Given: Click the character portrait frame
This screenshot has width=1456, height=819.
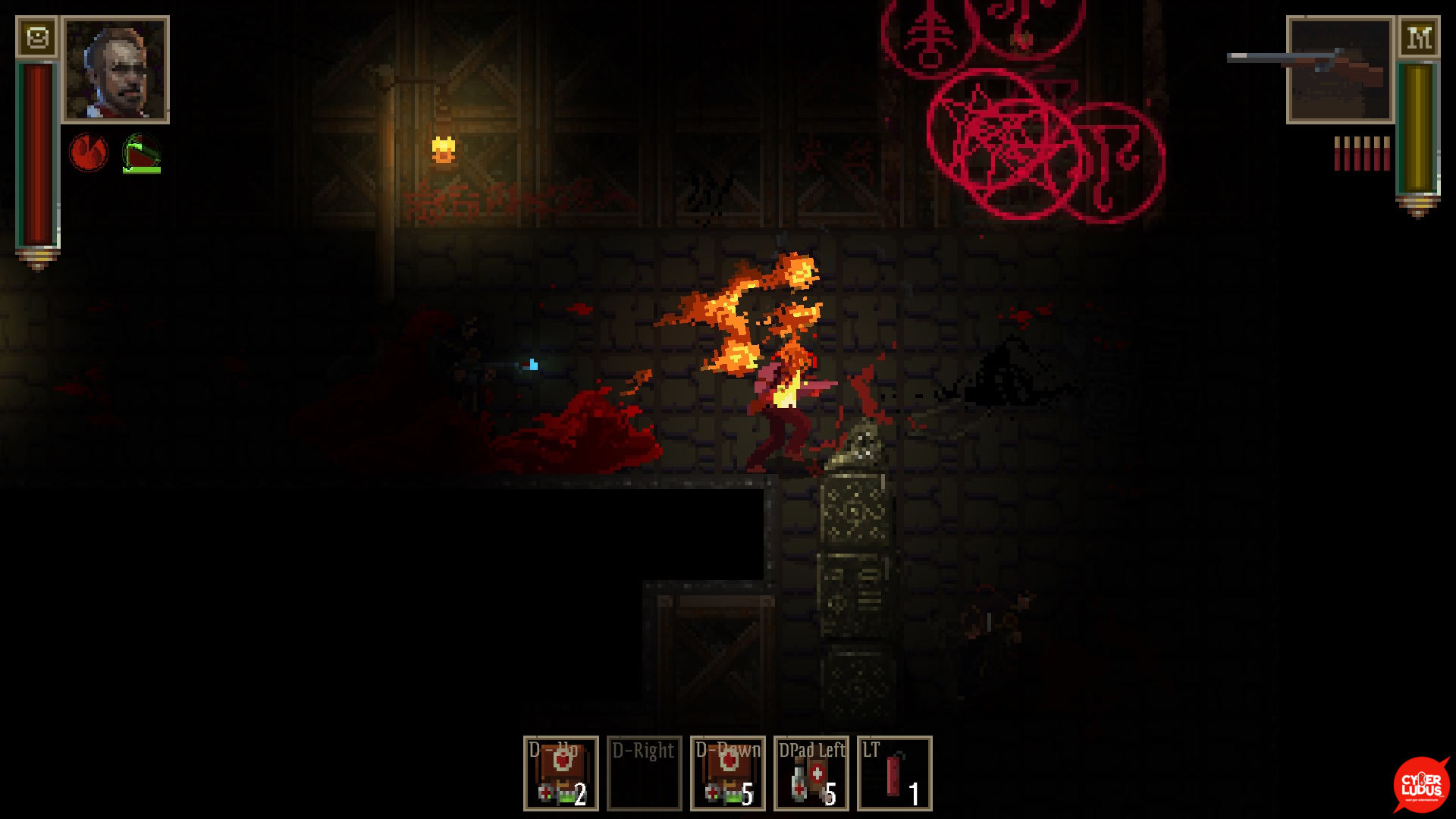Looking at the screenshot, I should click(116, 70).
